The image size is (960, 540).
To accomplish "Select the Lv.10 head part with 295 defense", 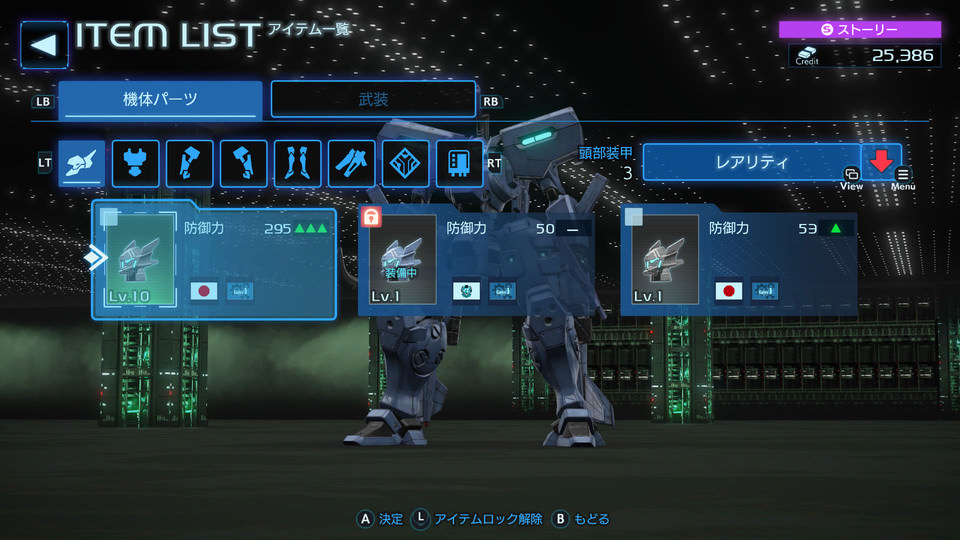I will 214,260.
